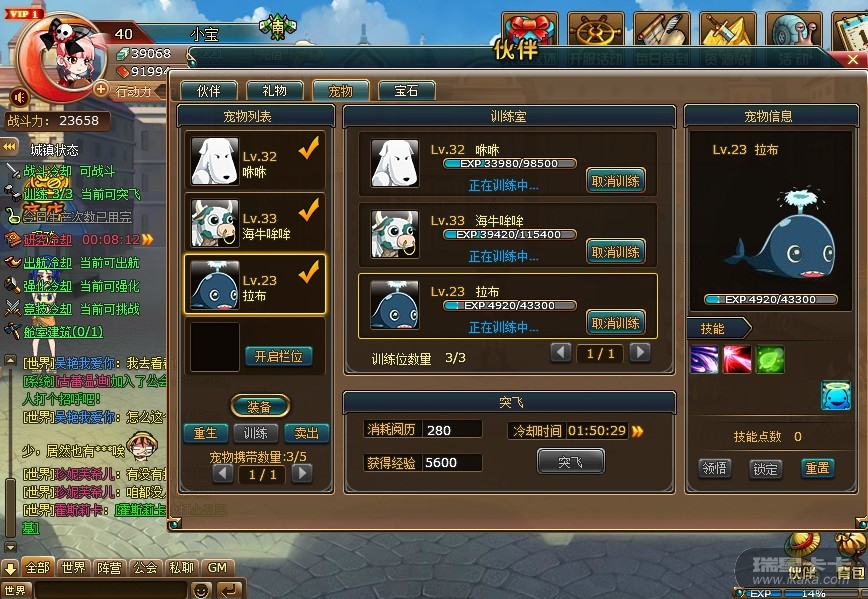Cancel training for 咻咻
The width and height of the screenshot is (868, 599).
point(615,181)
